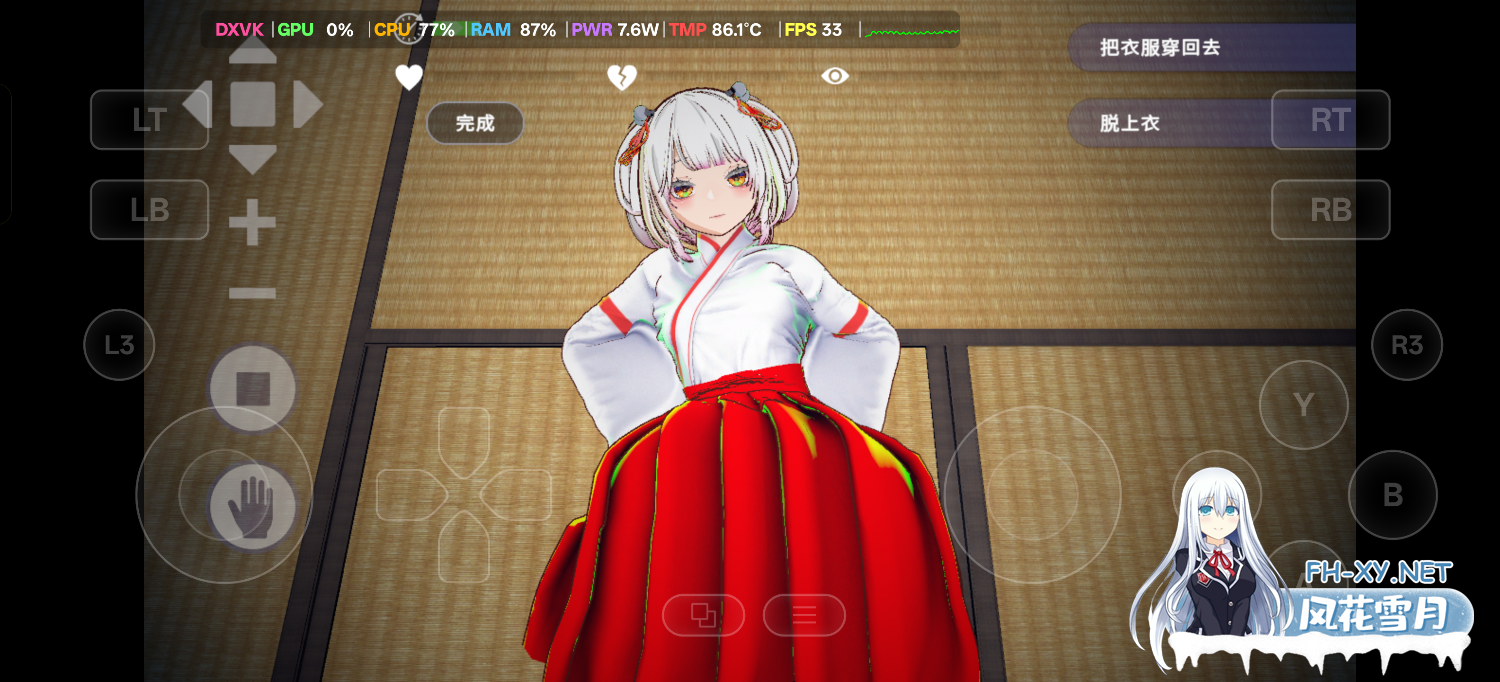Screen dimensions: 1500x682
Task: Tap the overlapping squares overlay button
Action: (703, 615)
